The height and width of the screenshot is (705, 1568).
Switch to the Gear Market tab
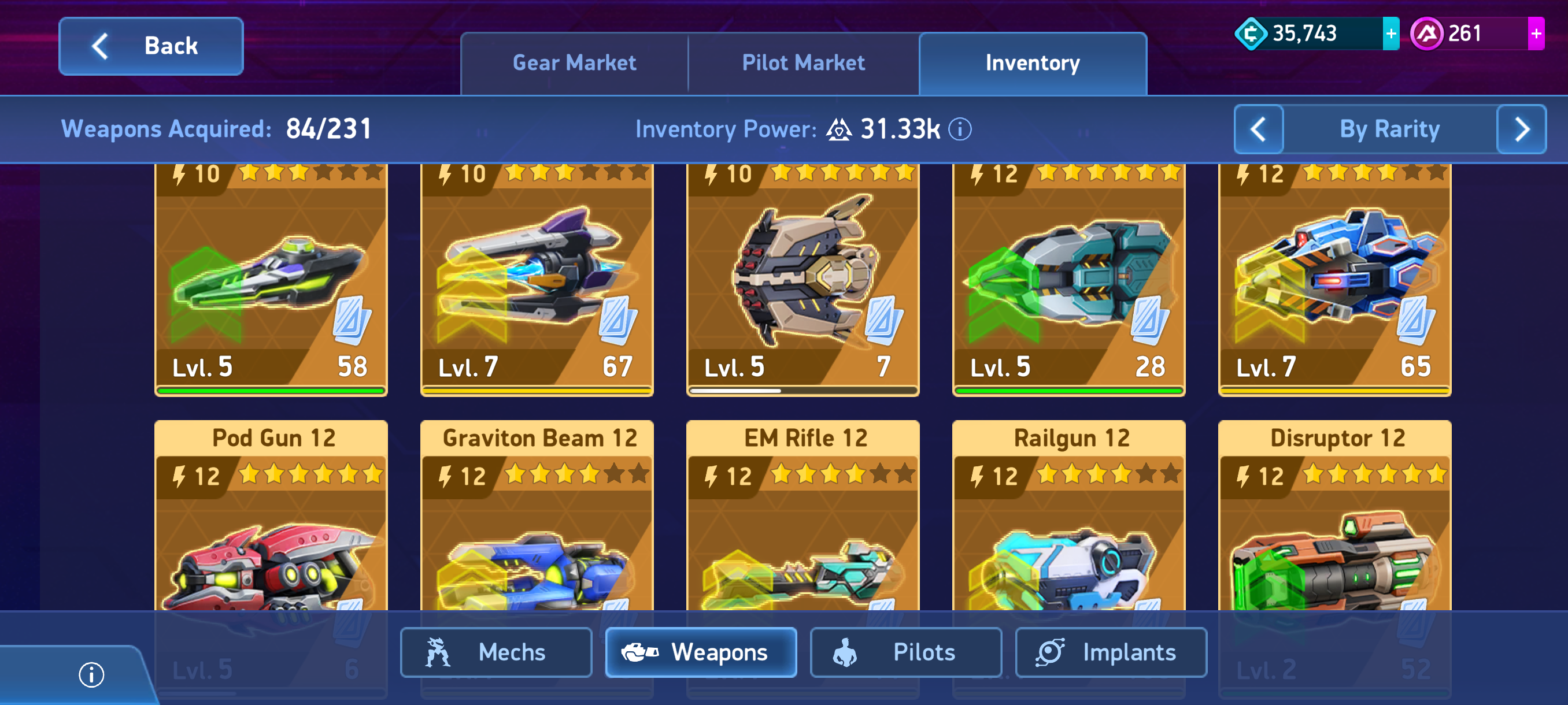574,63
